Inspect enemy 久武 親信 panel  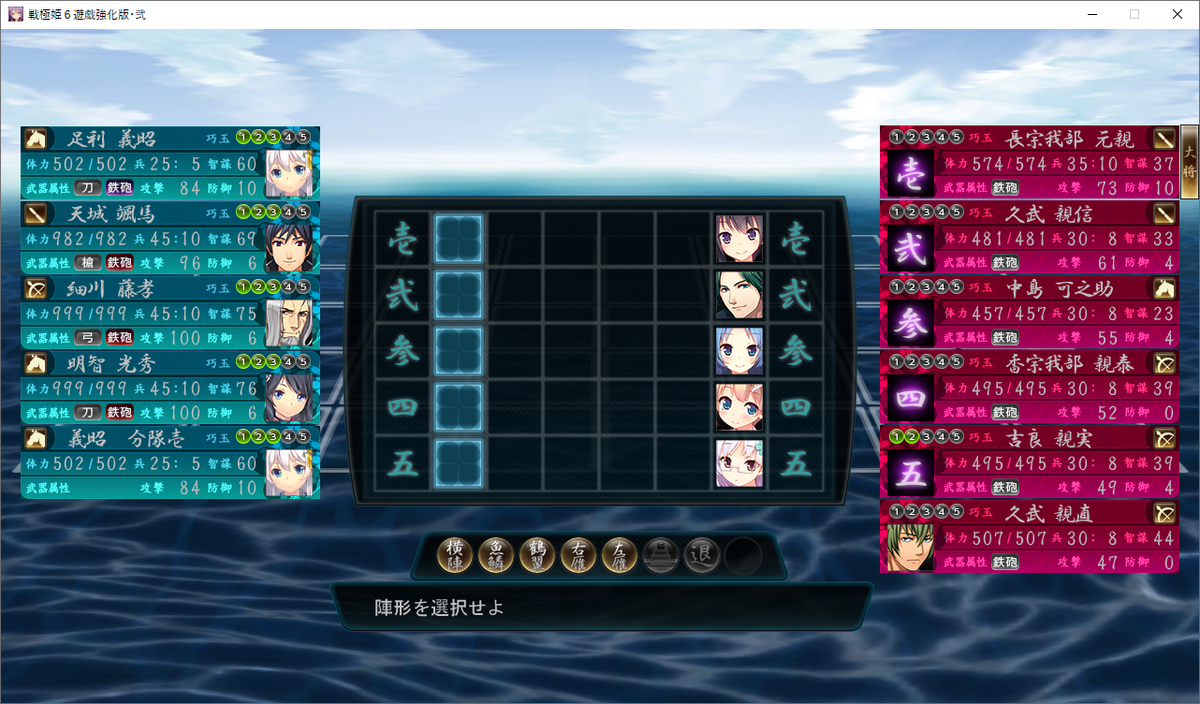tap(1029, 237)
